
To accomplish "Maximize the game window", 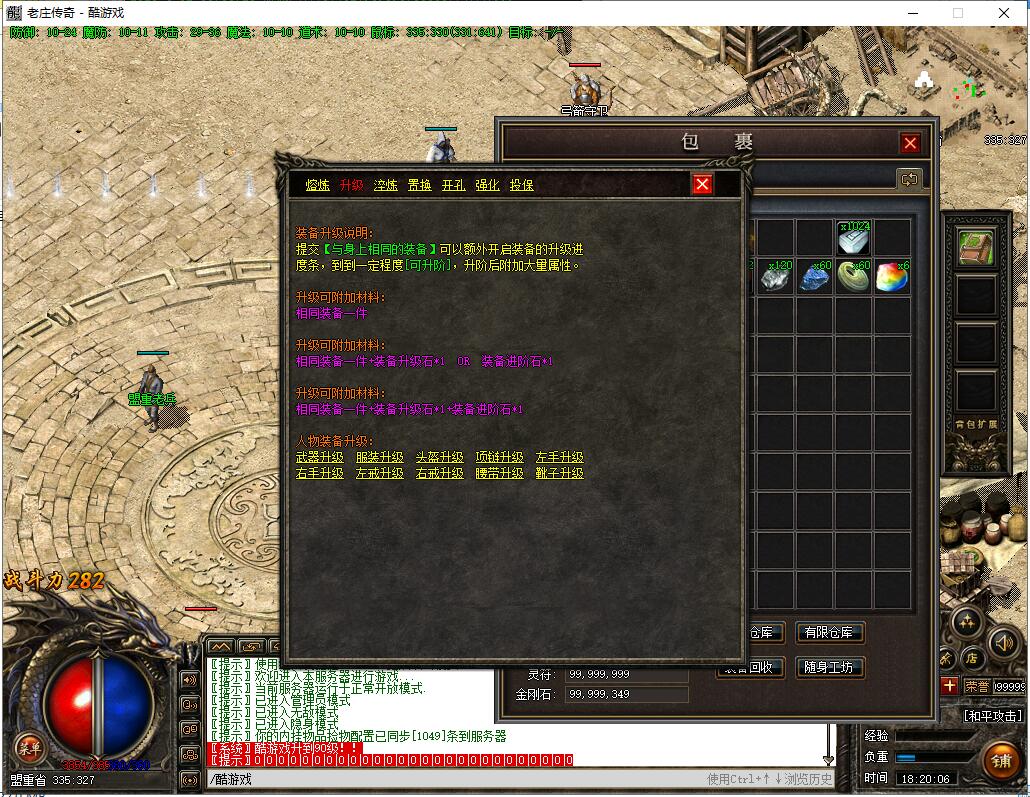I will [x=958, y=13].
